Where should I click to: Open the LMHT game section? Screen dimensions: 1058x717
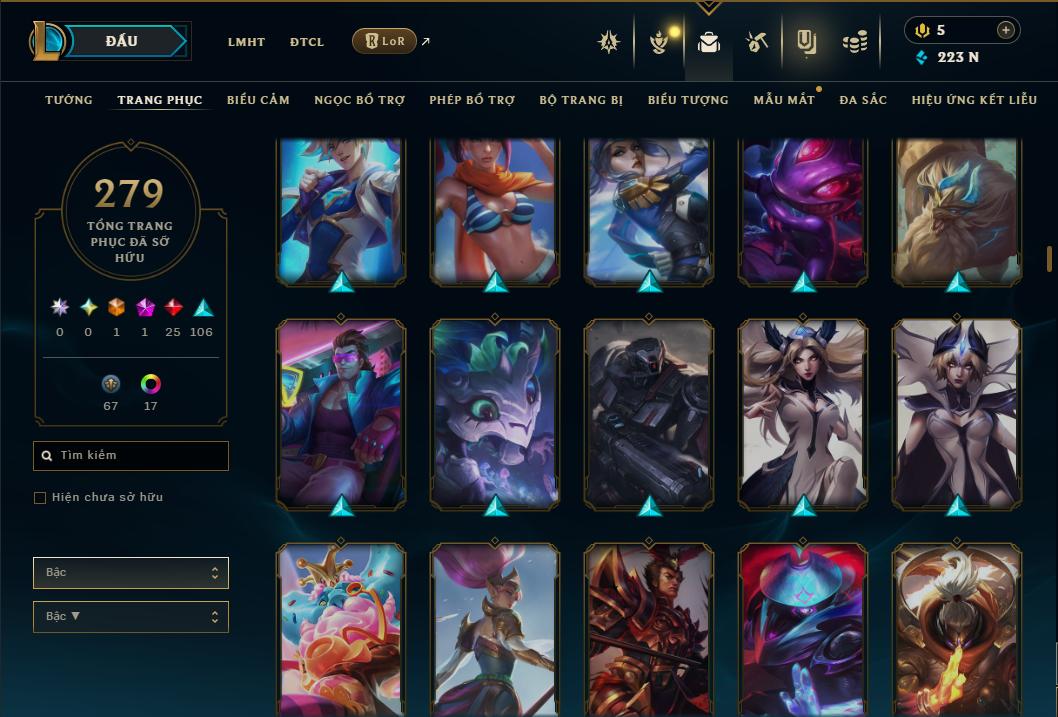tap(246, 42)
